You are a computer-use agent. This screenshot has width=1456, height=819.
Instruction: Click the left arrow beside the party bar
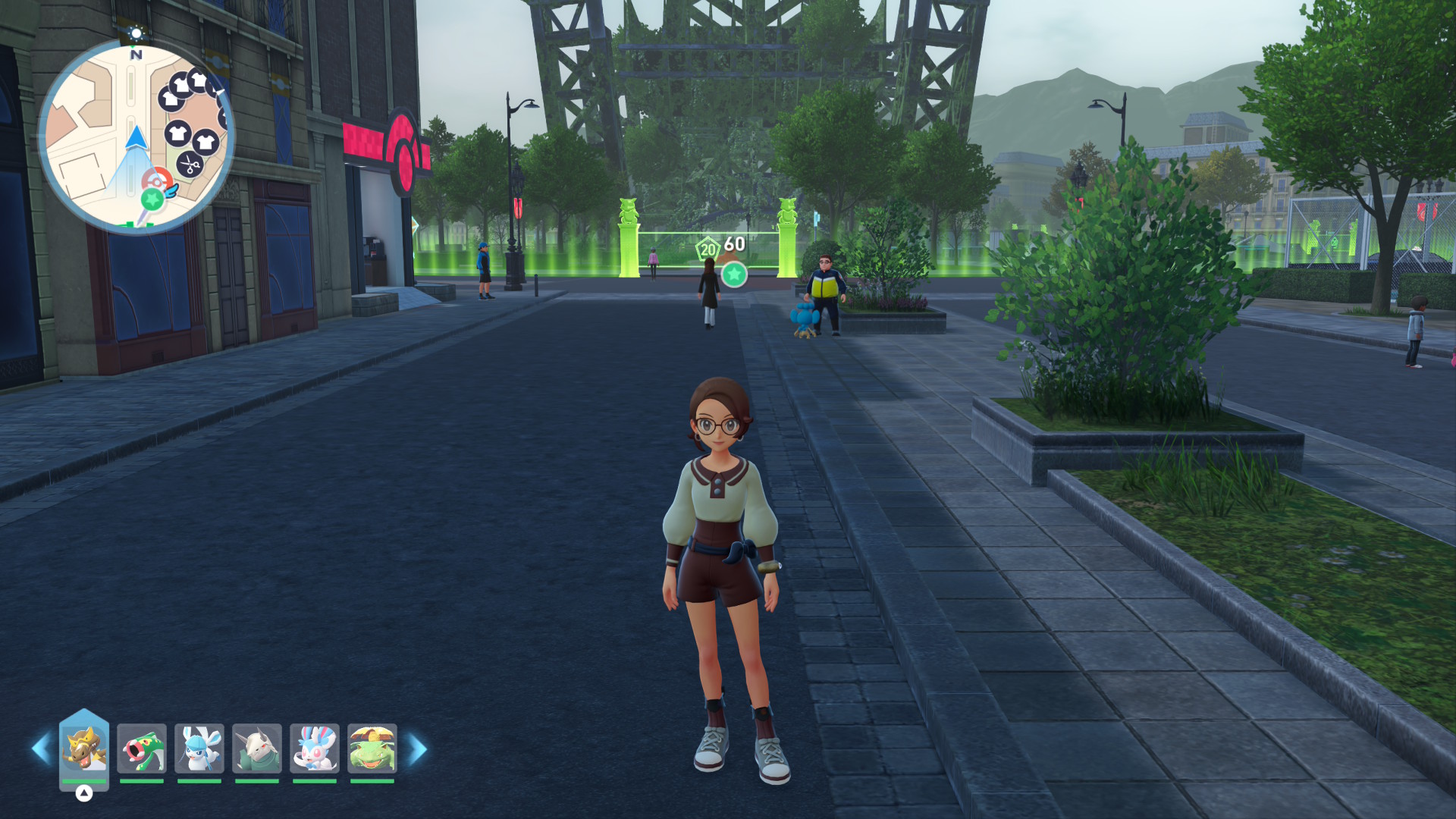(41, 749)
